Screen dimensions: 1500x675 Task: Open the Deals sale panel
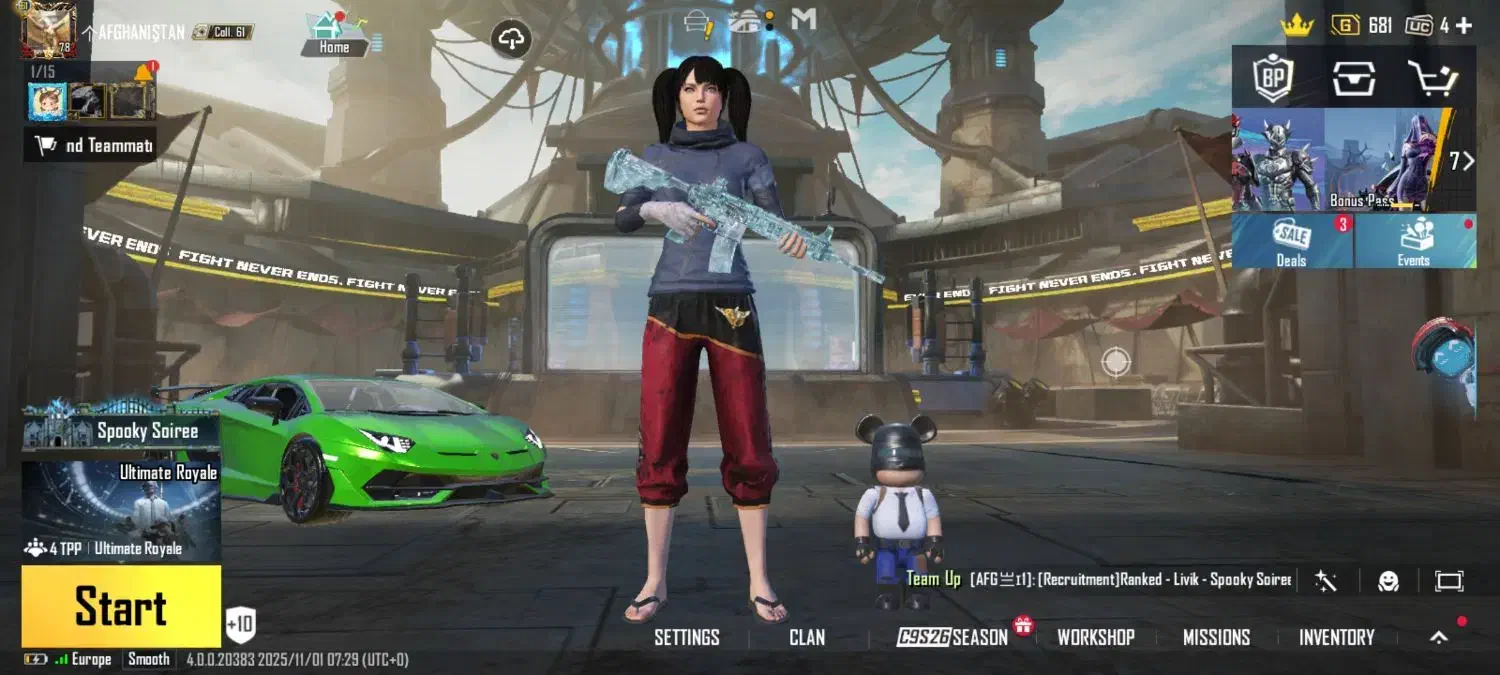tap(1292, 242)
